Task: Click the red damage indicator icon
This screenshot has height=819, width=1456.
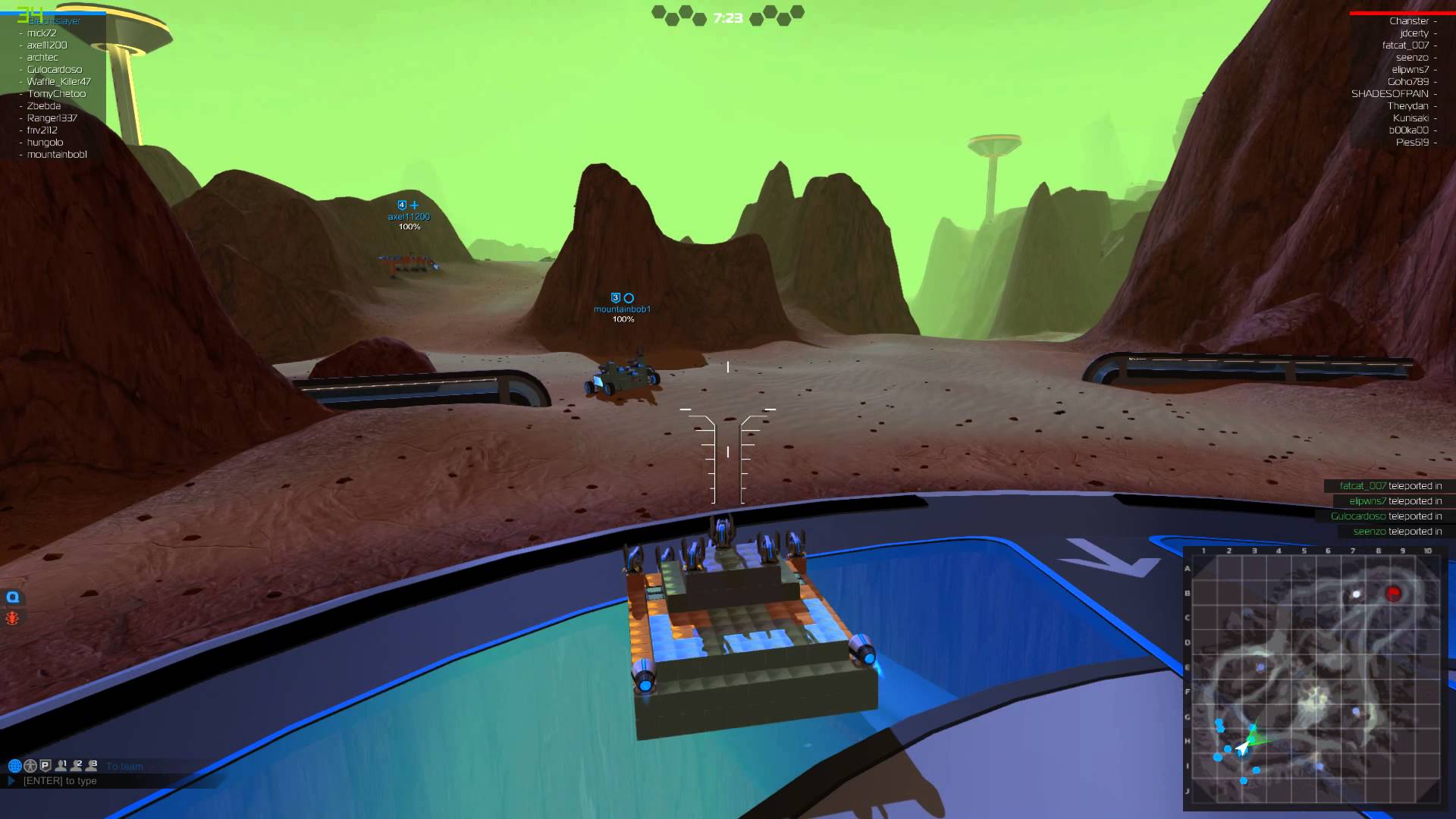Action: point(11,617)
